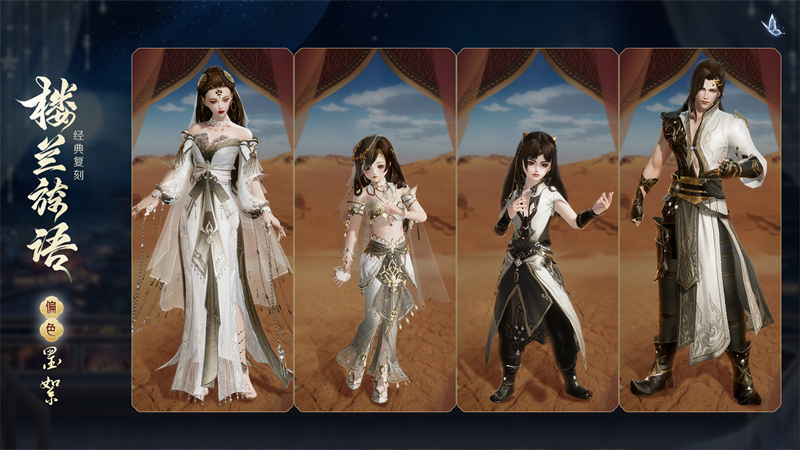Select the adult female white gown costume panel
This screenshot has height=450, width=800.
click(212, 230)
